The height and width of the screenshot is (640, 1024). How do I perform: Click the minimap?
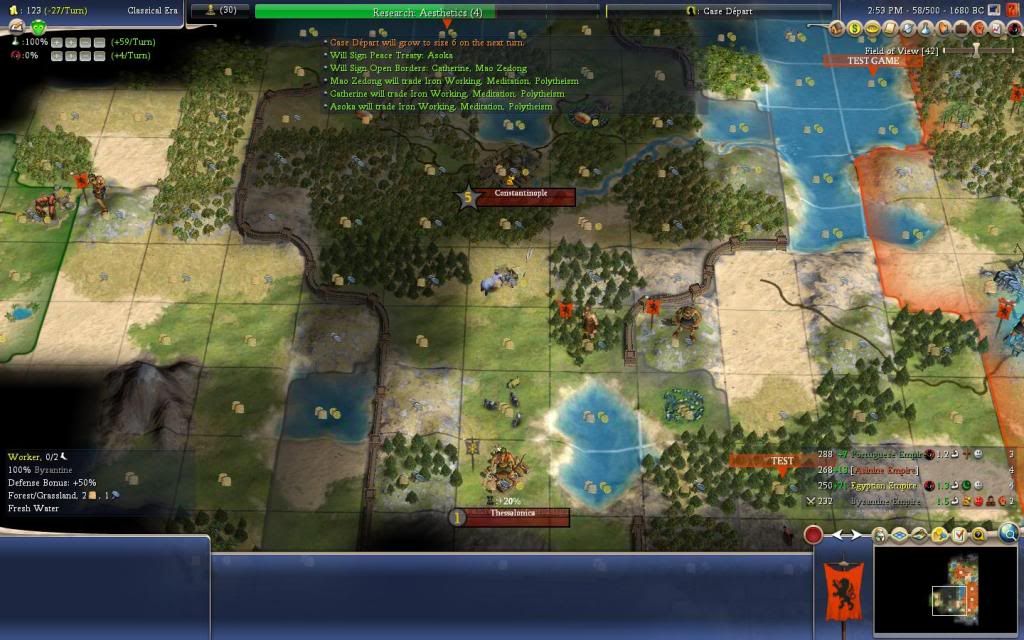pyautogui.click(x=948, y=590)
